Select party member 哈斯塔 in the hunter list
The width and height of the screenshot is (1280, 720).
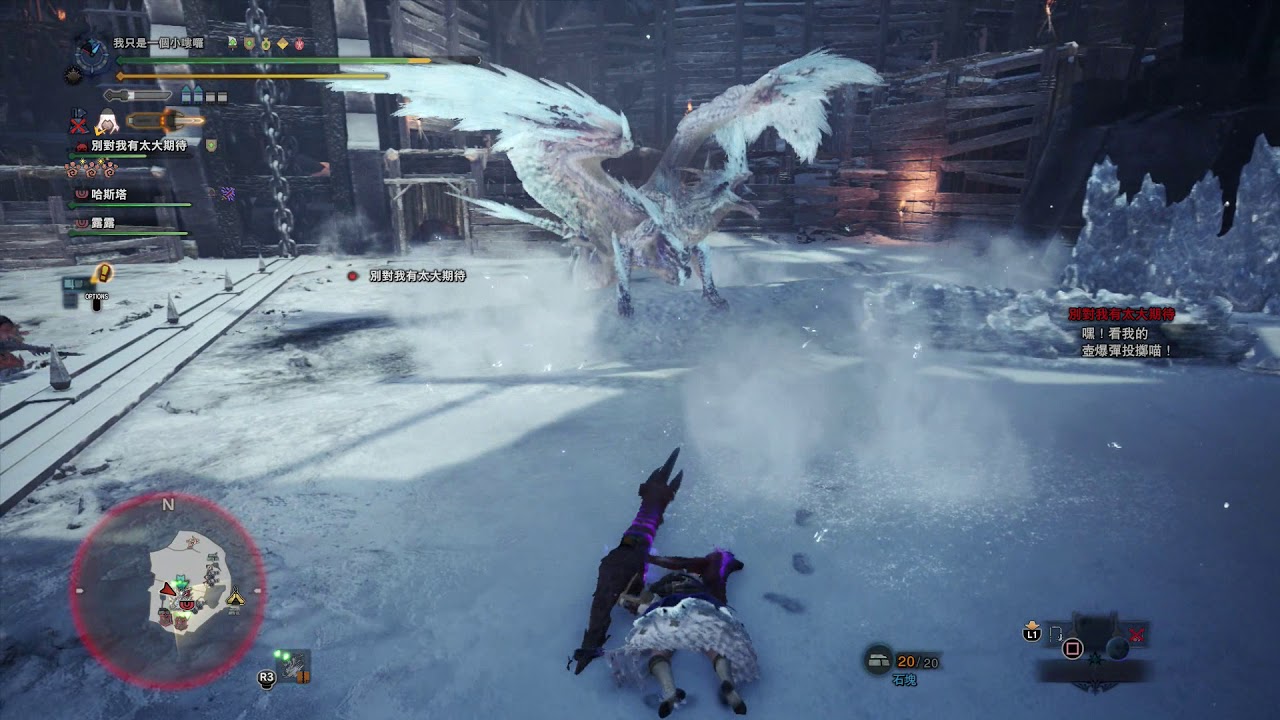coord(108,194)
